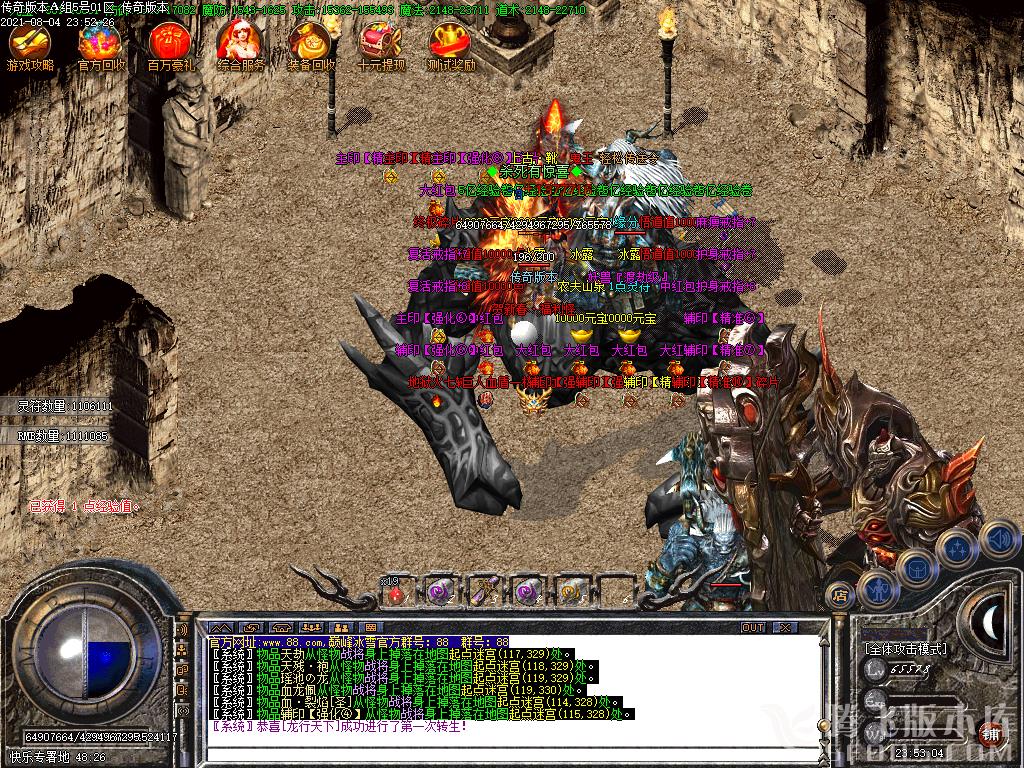Screen dimensions: 1024x768
Task: Use the orange swirl scroll in hotbar
Action: [572, 592]
